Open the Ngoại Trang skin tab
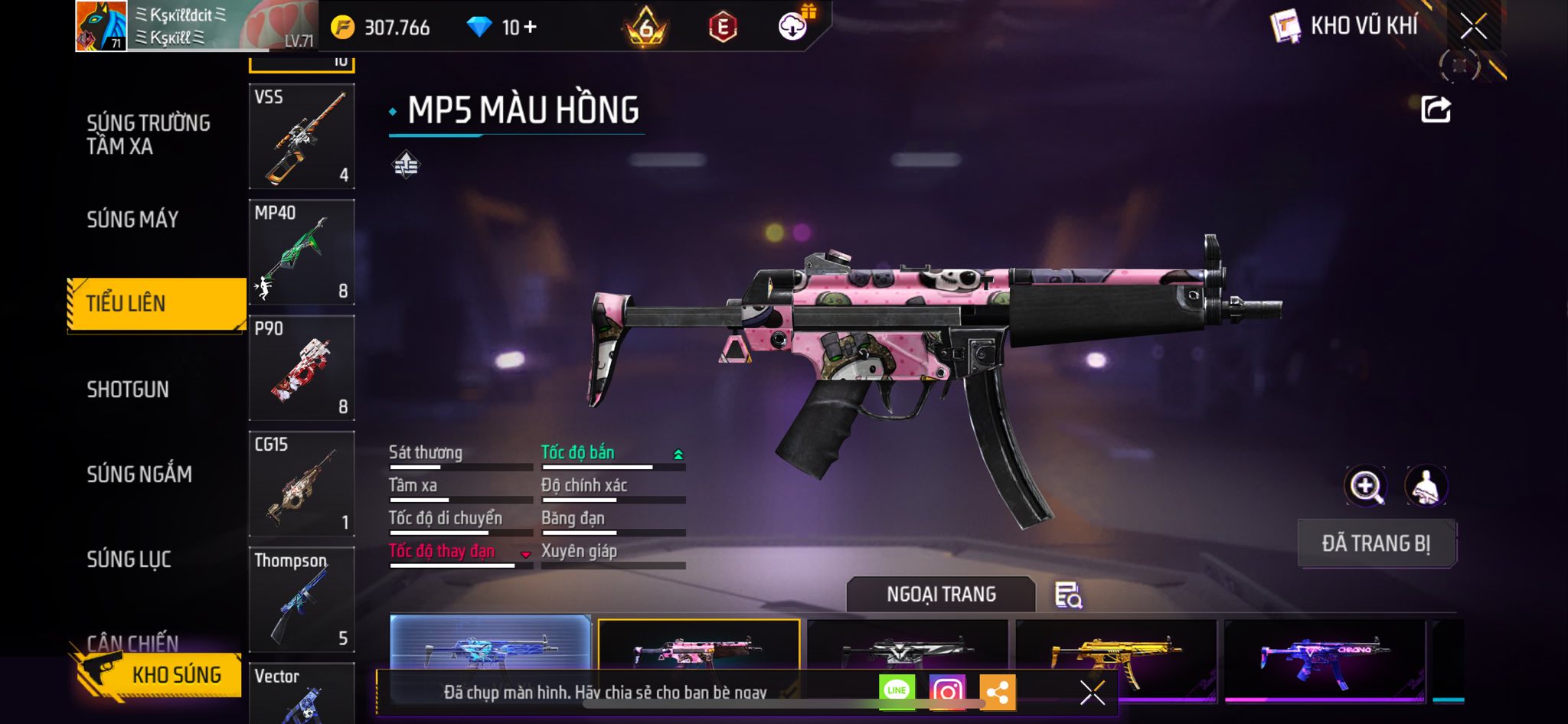 coord(941,595)
